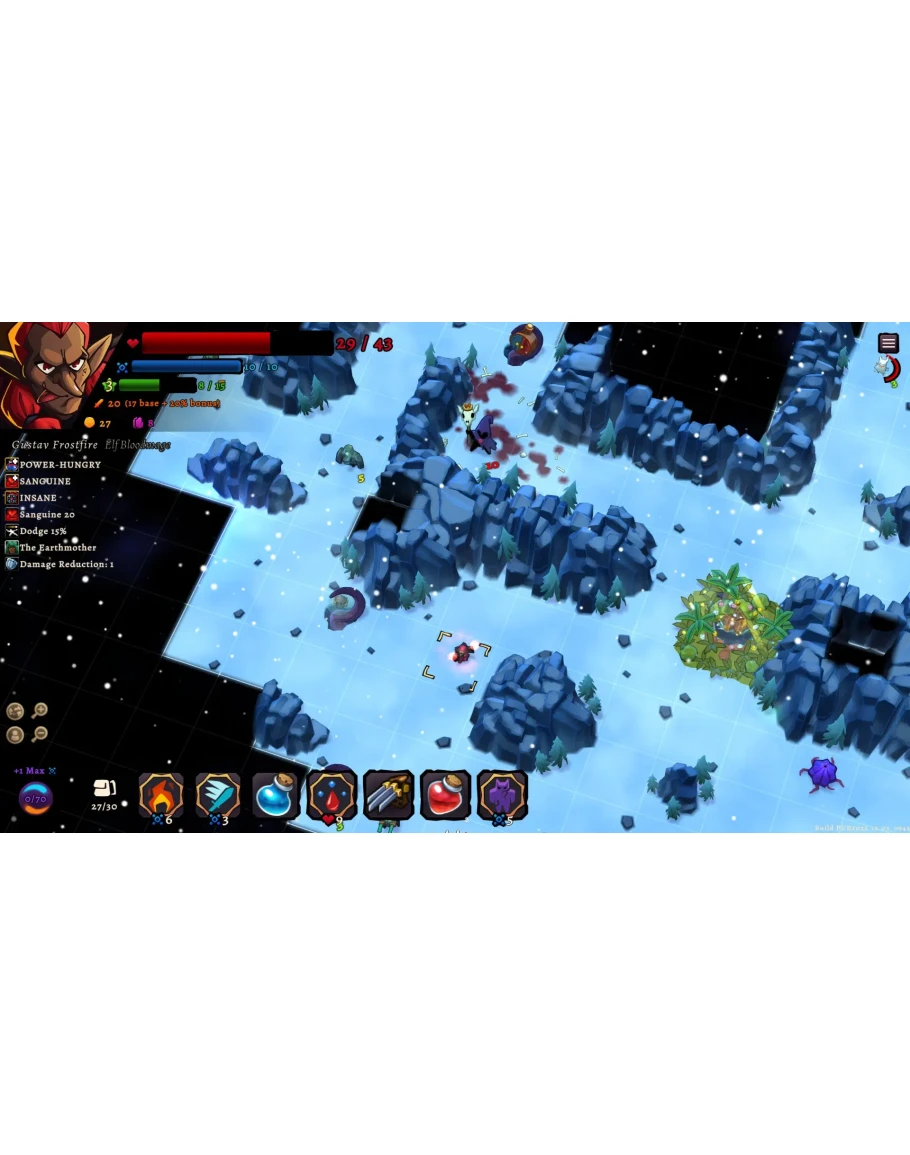Cast the fire spell ability
The width and height of the screenshot is (910, 1155).
click(161, 795)
